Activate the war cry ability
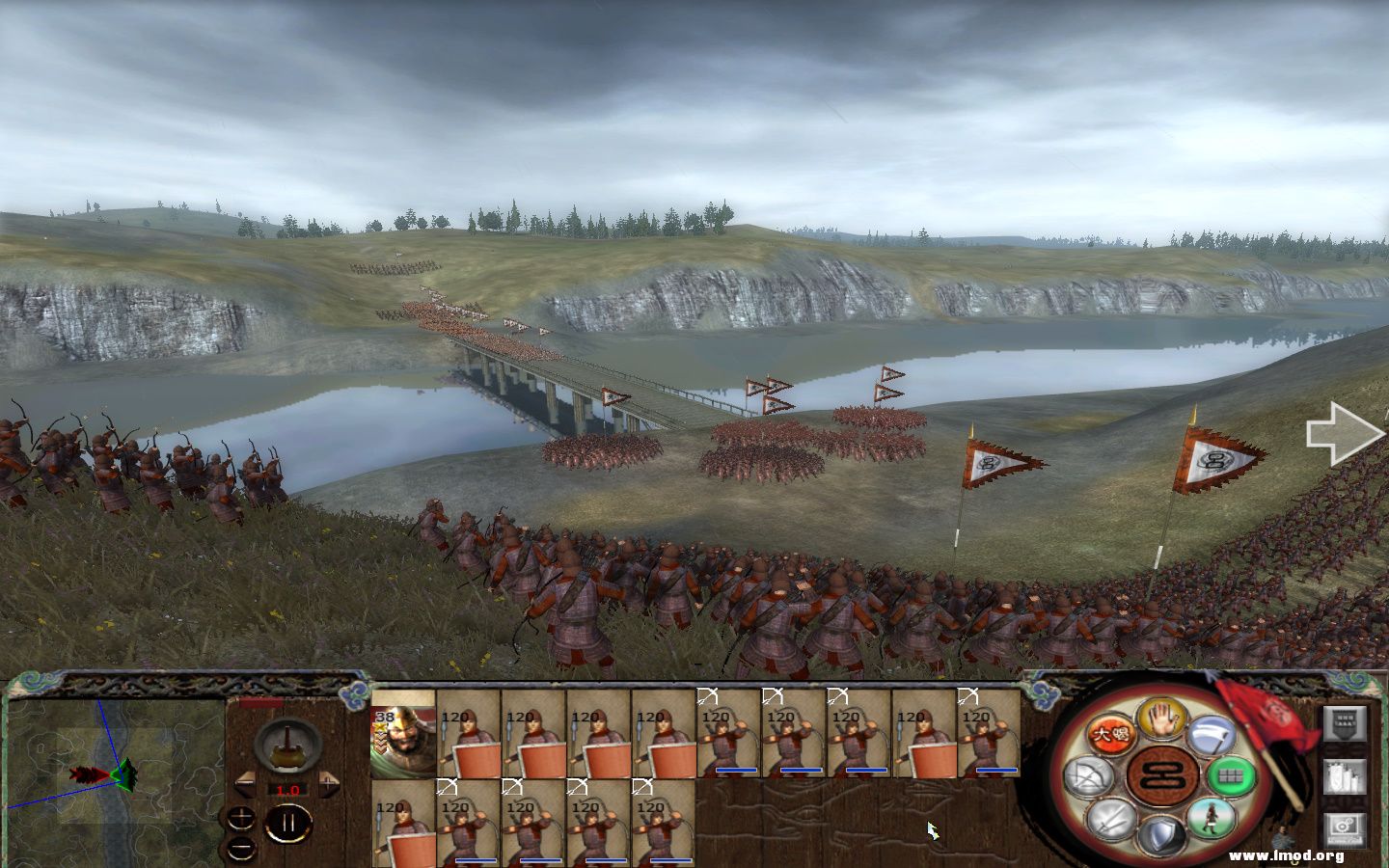Screen dimensions: 1389x868 click(1112, 732)
